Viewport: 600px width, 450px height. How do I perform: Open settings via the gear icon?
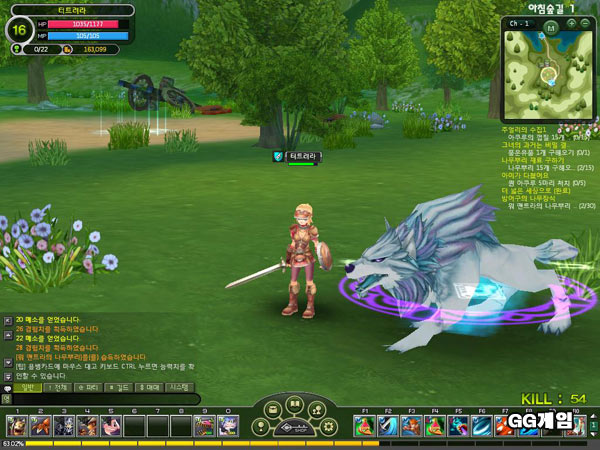point(328,427)
